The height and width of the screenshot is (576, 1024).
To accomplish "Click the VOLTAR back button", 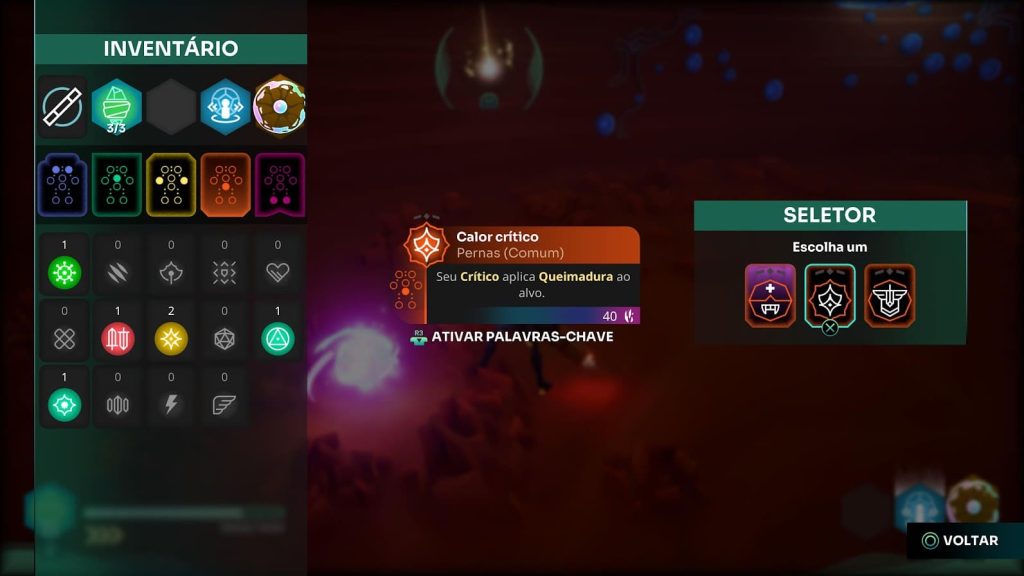I will coord(959,540).
